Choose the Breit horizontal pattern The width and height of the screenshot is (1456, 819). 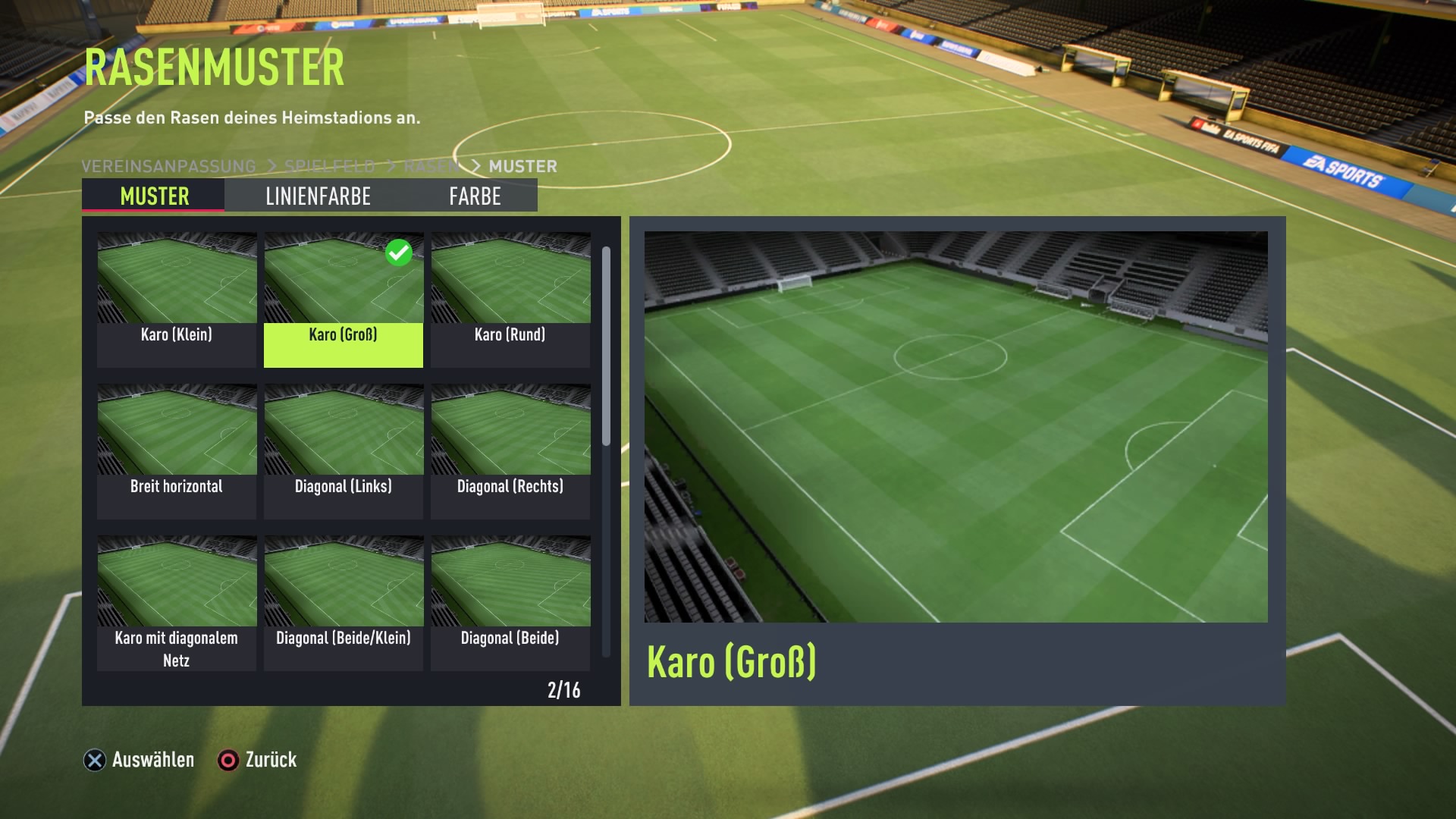click(x=177, y=450)
